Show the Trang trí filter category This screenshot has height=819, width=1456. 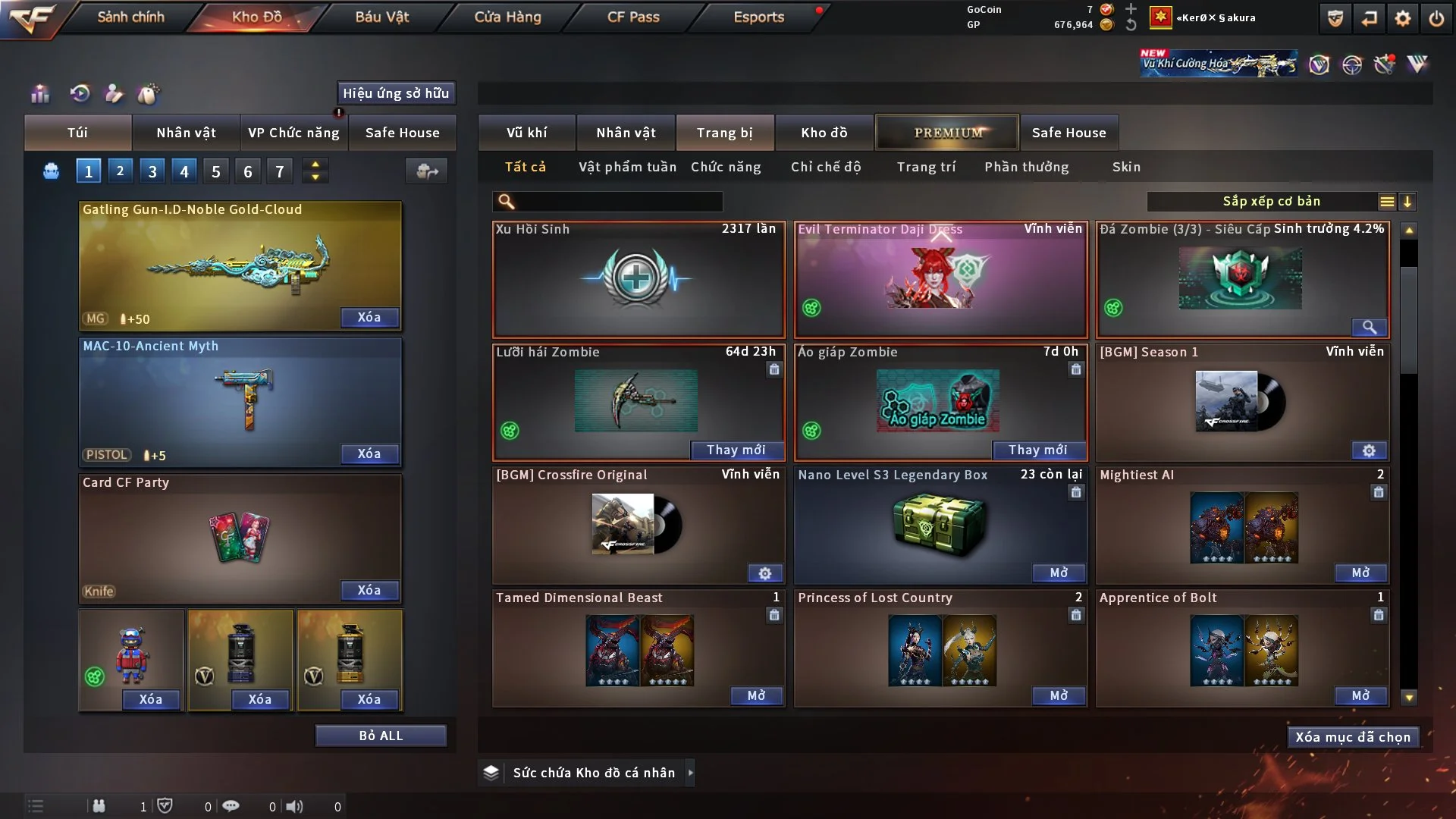tap(926, 167)
